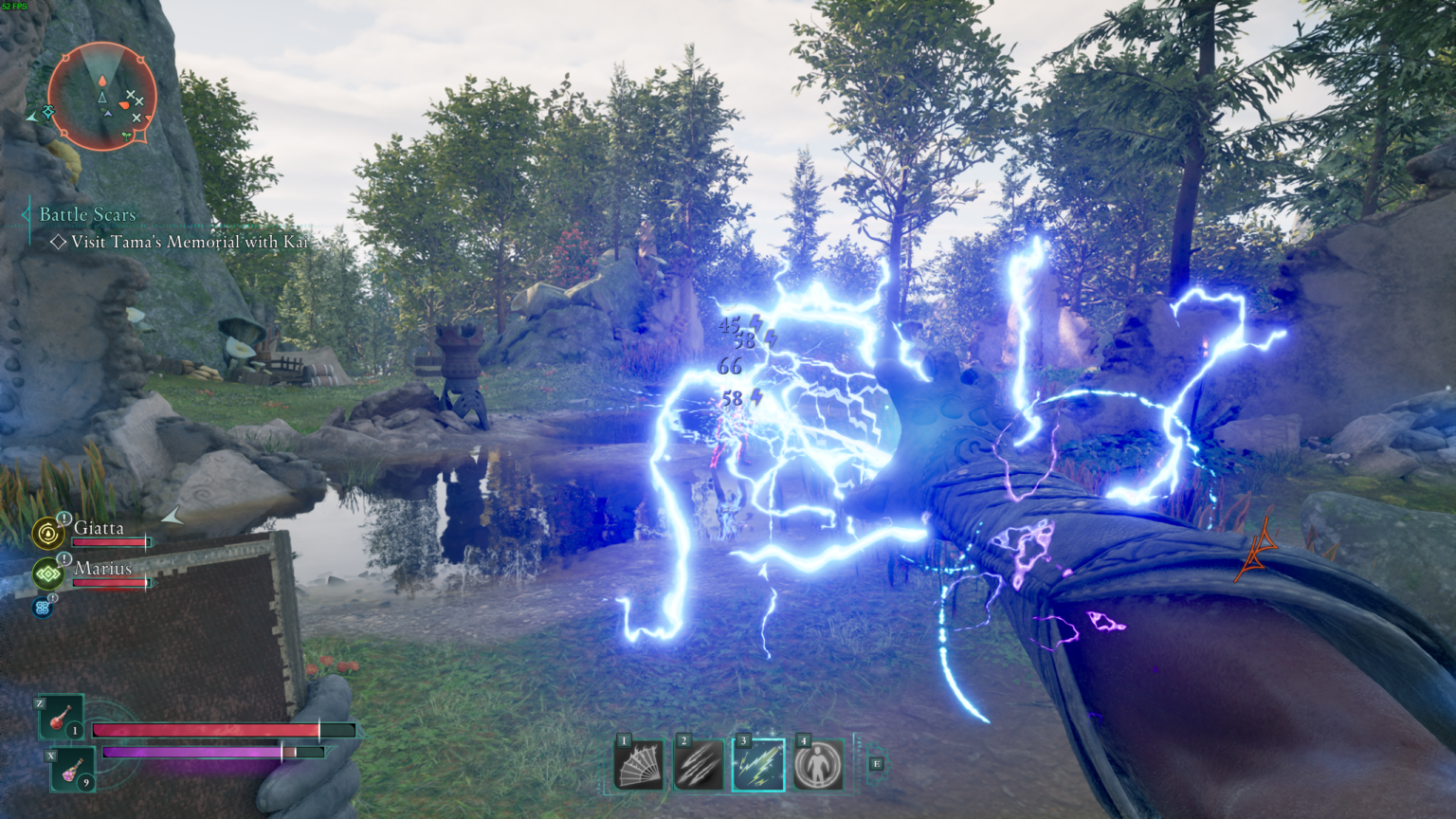Toggle the alert badge on the blue party icon
Viewport: 1456px width, 819px height.
tap(54, 596)
